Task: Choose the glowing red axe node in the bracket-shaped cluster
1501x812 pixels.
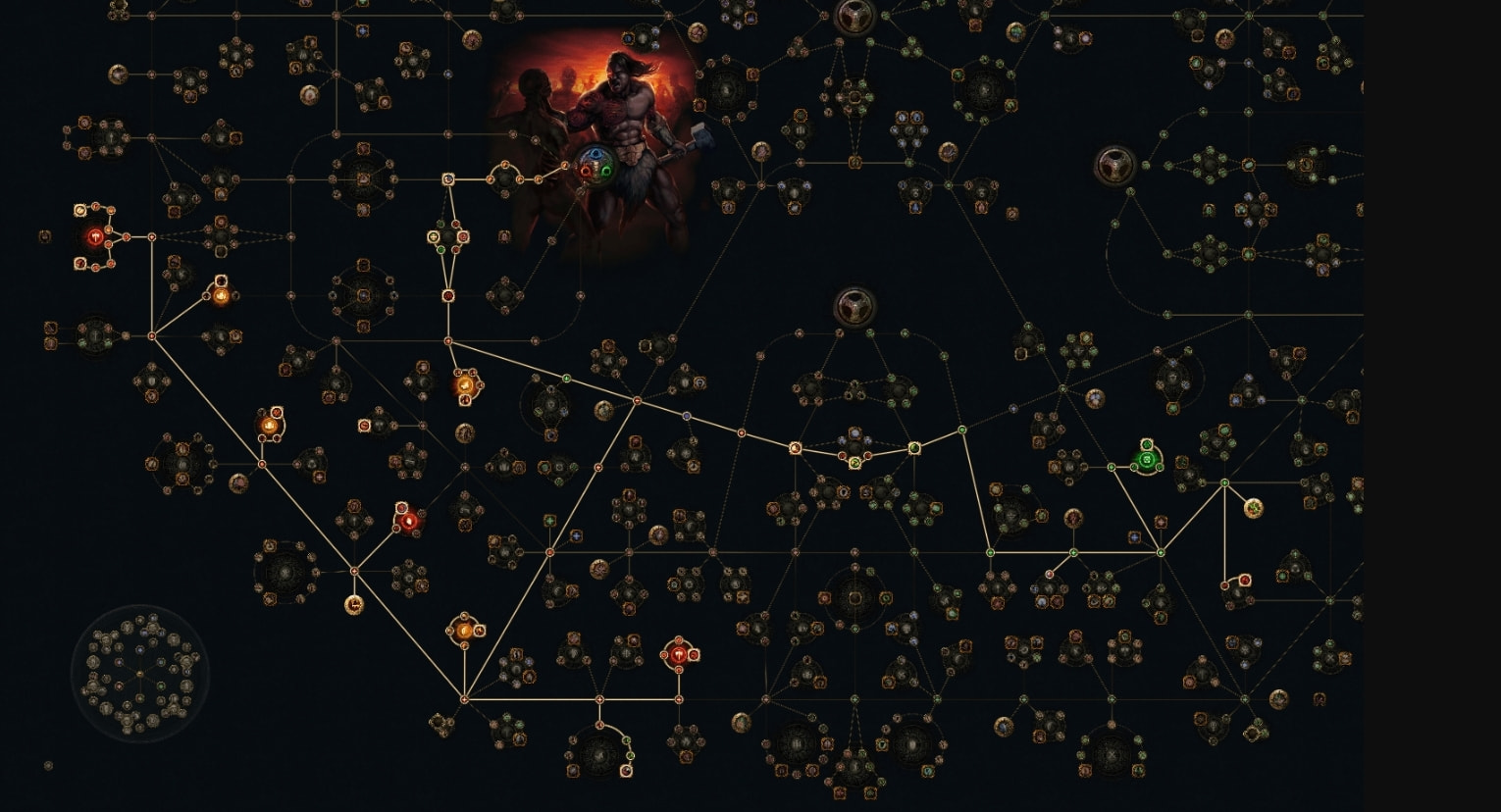Action: 95,236
